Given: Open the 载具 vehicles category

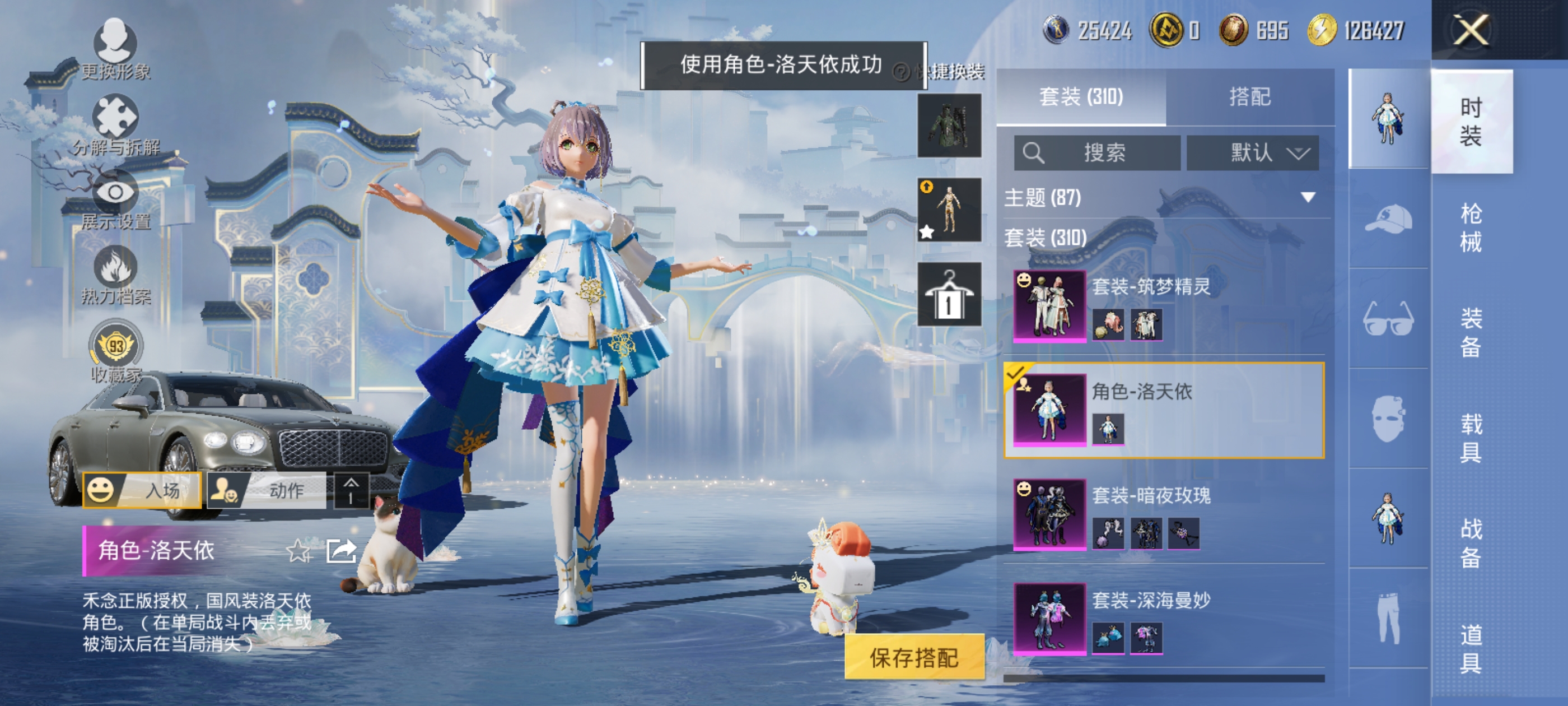Looking at the screenshot, I should pos(1471,438).
